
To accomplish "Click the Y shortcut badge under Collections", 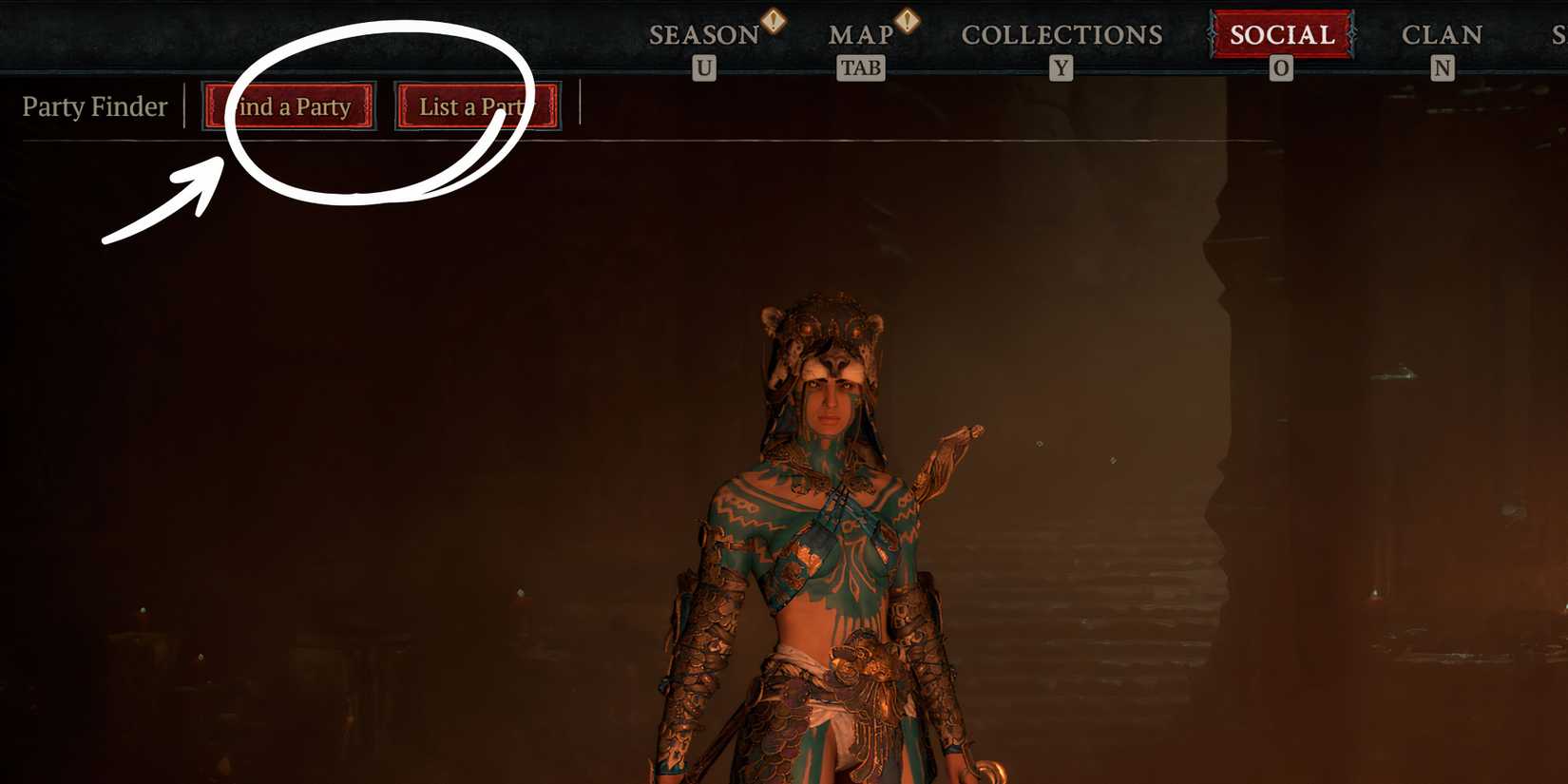I will coord(1060,67).
